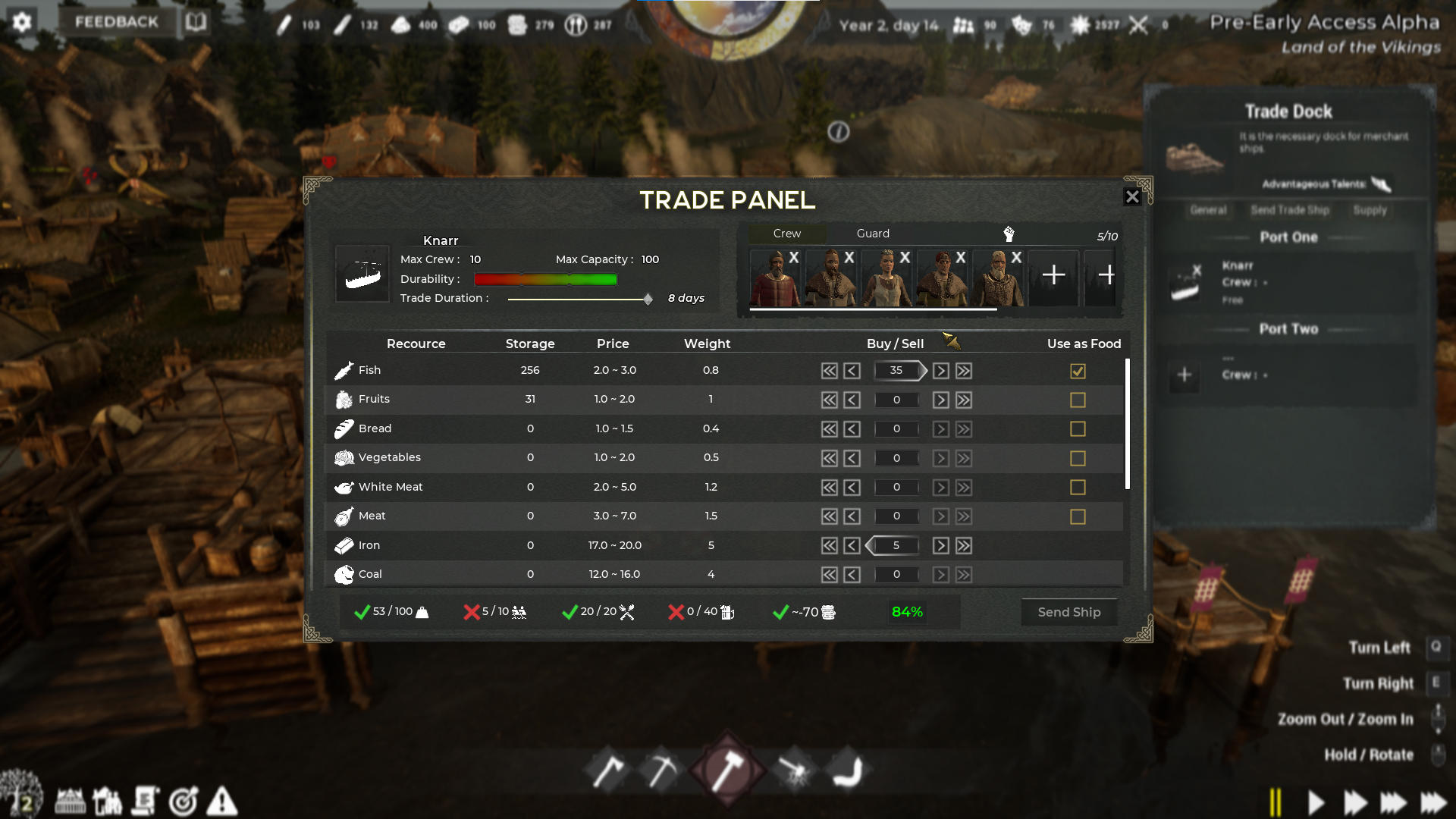Tick the Bread use-as-food checkbox
1456x819 pixels.
1078,429
